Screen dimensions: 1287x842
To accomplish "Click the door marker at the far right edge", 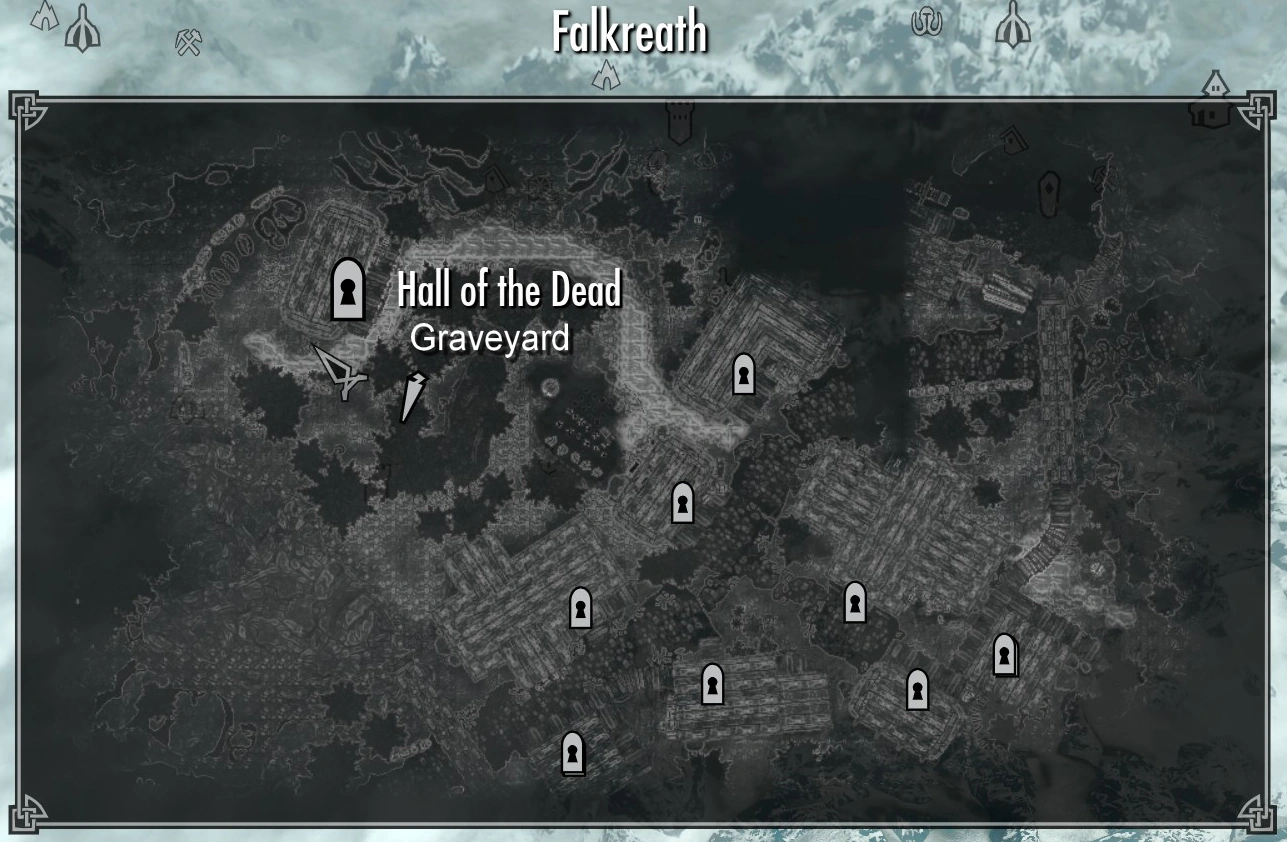I will click(x=1005, y=657).
